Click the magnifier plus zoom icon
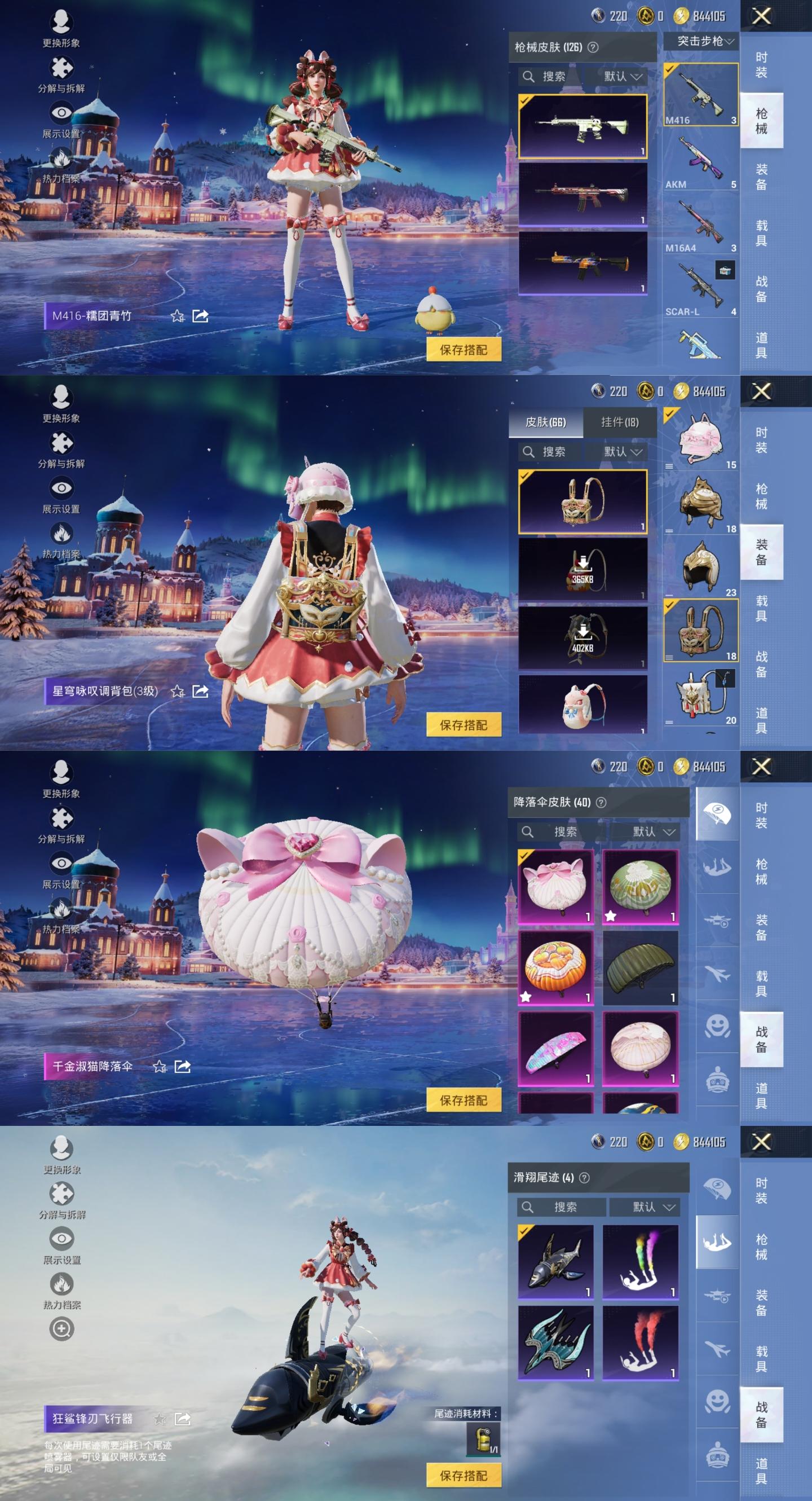 coord(61,1328)
